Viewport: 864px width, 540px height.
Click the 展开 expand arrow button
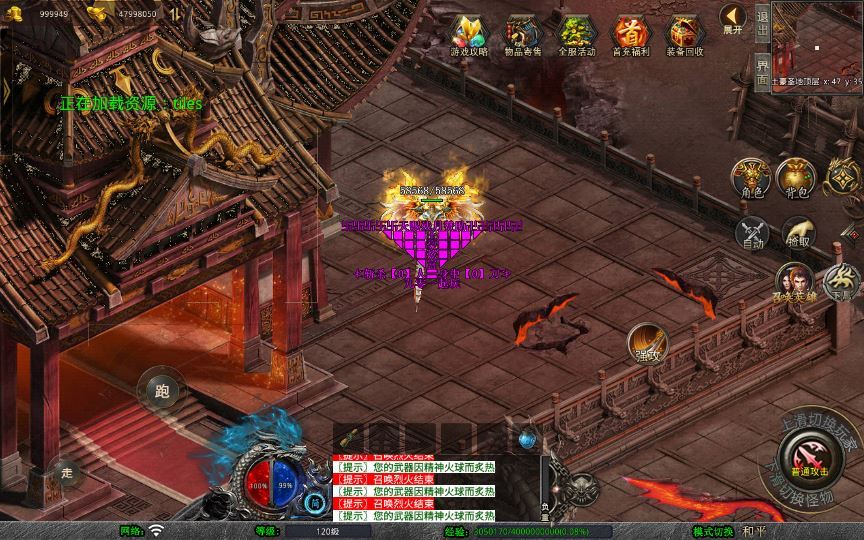(x=734, y=19)
